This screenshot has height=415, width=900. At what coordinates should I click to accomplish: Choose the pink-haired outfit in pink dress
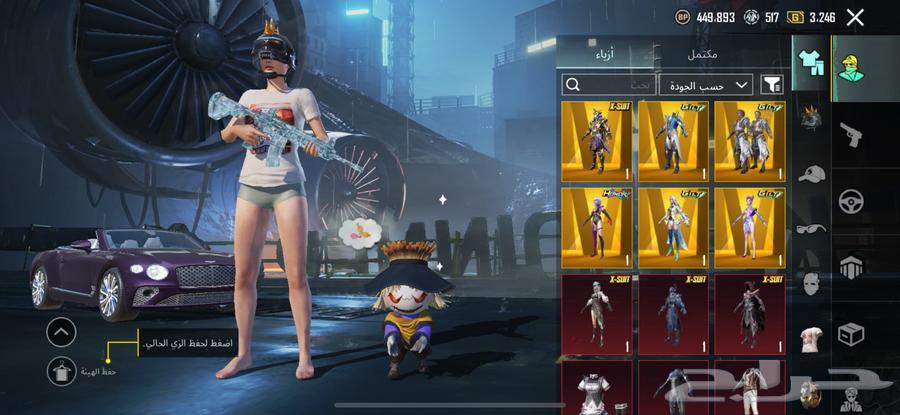point(749,227)
